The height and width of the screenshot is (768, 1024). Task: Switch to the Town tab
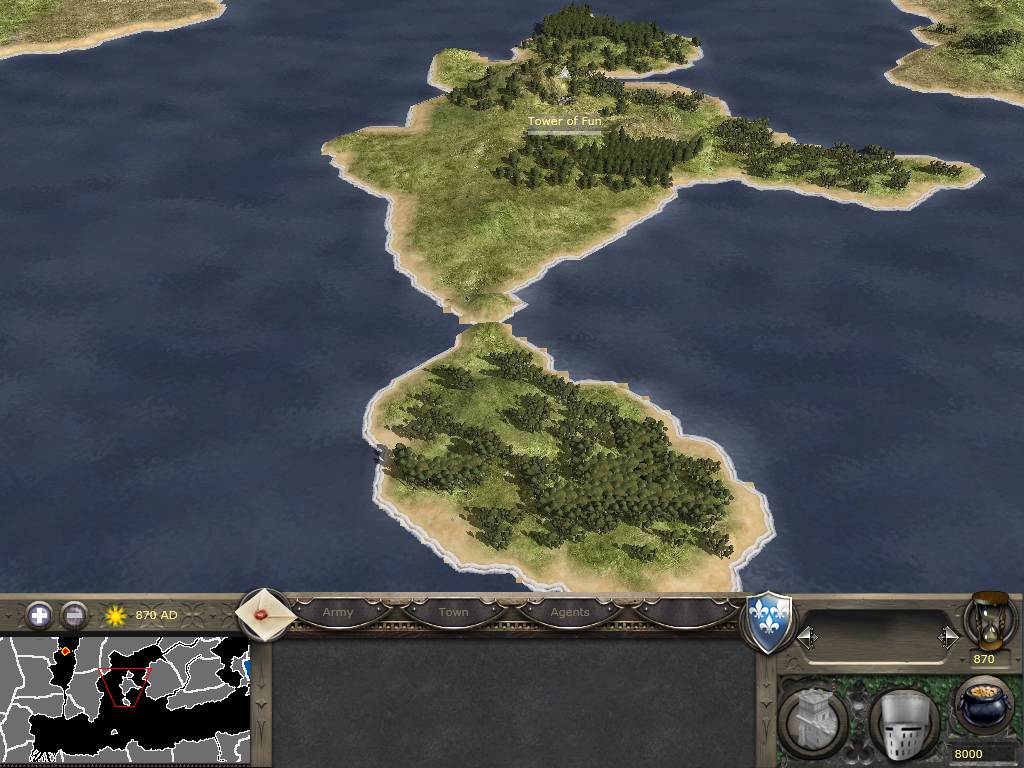point(453,612)
